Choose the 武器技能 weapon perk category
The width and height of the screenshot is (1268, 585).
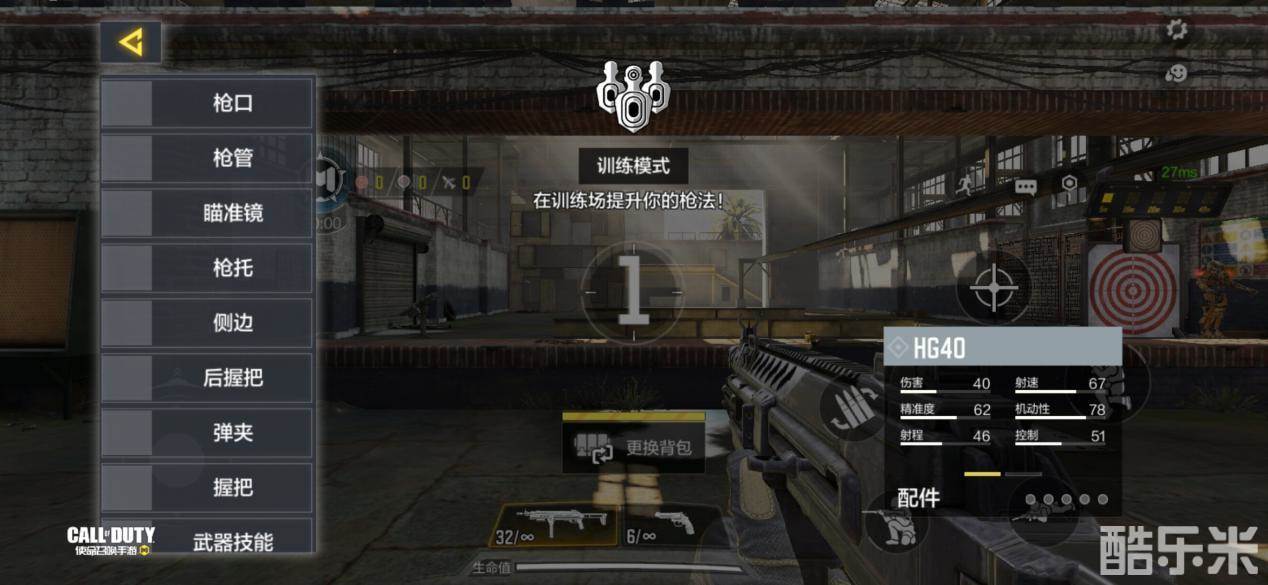(208, 542)
